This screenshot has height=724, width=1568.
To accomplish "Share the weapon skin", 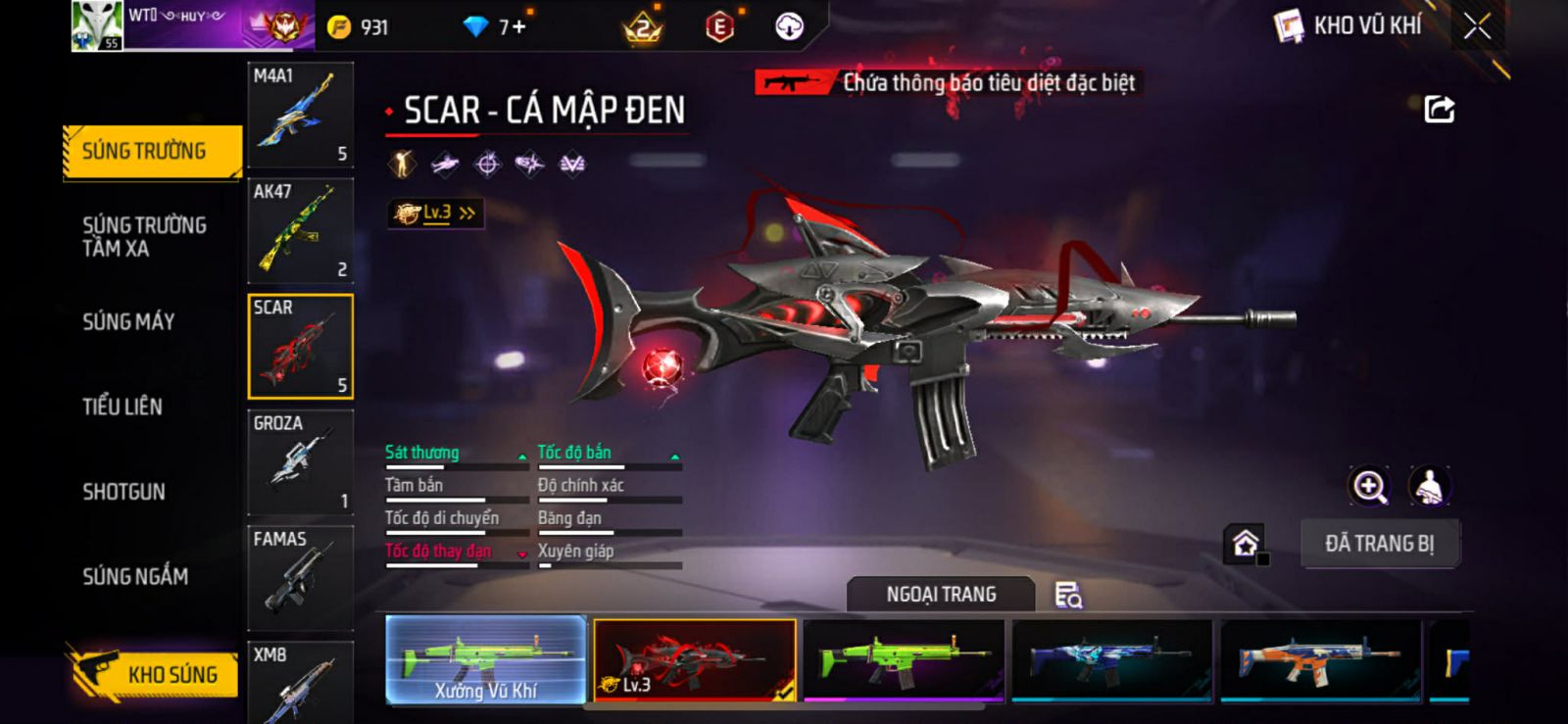I will click(x=1439, y=109).
